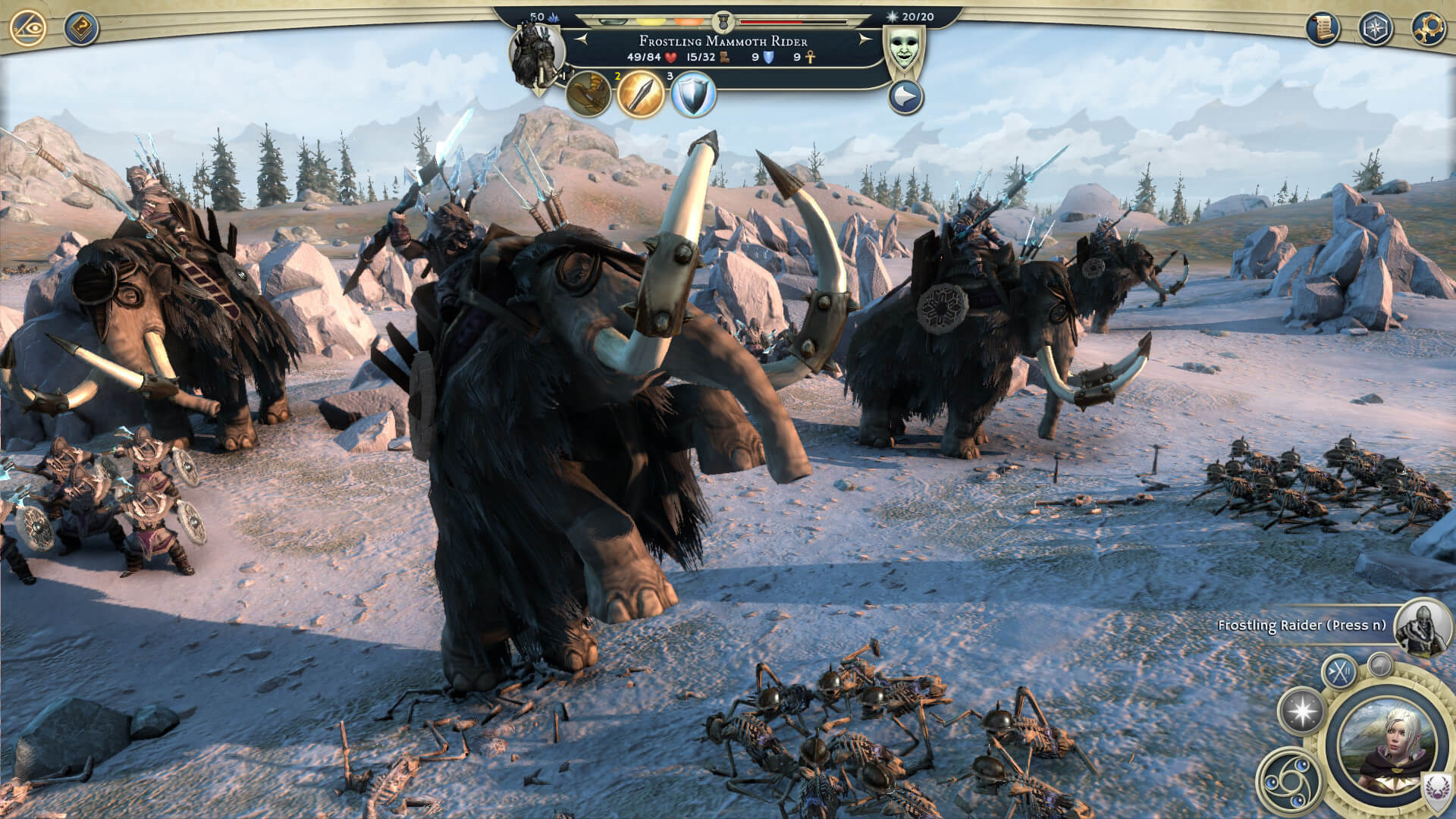Toggle the compass overlay icon top right
The image size is (1456, 819).
[x=1374, y=27]
